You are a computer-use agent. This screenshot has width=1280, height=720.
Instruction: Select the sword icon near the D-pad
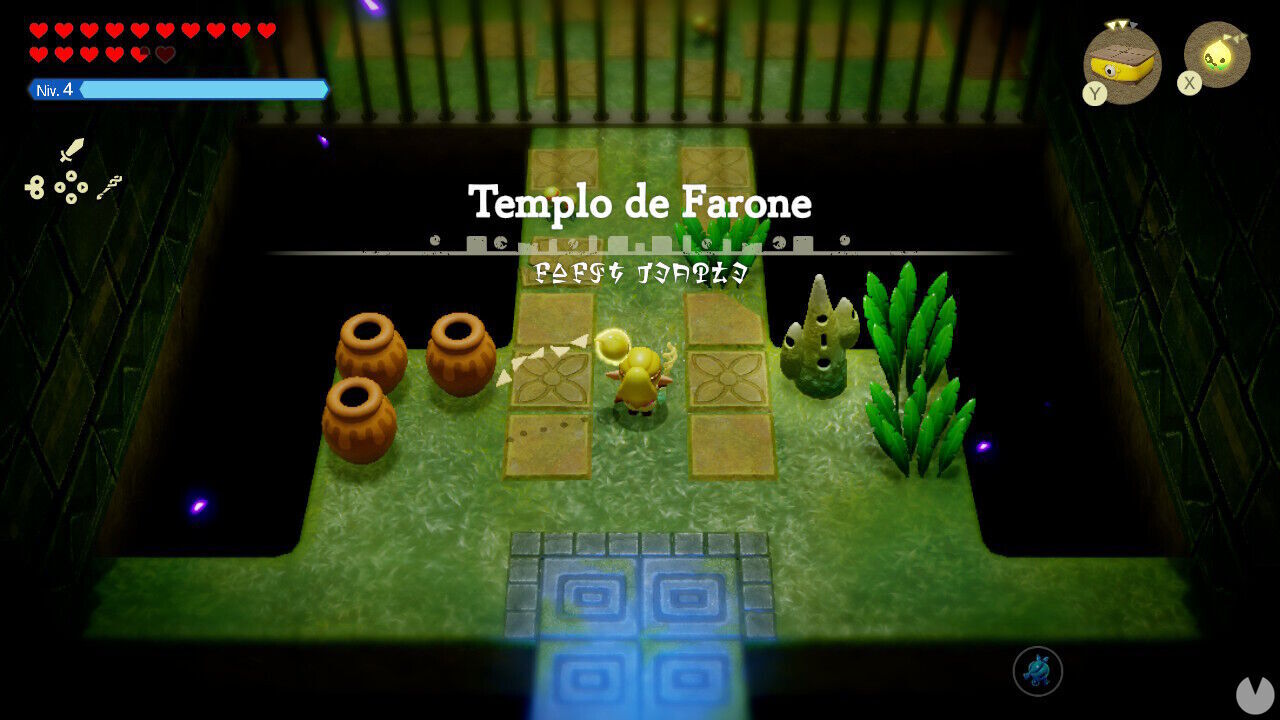pos(72,150)
